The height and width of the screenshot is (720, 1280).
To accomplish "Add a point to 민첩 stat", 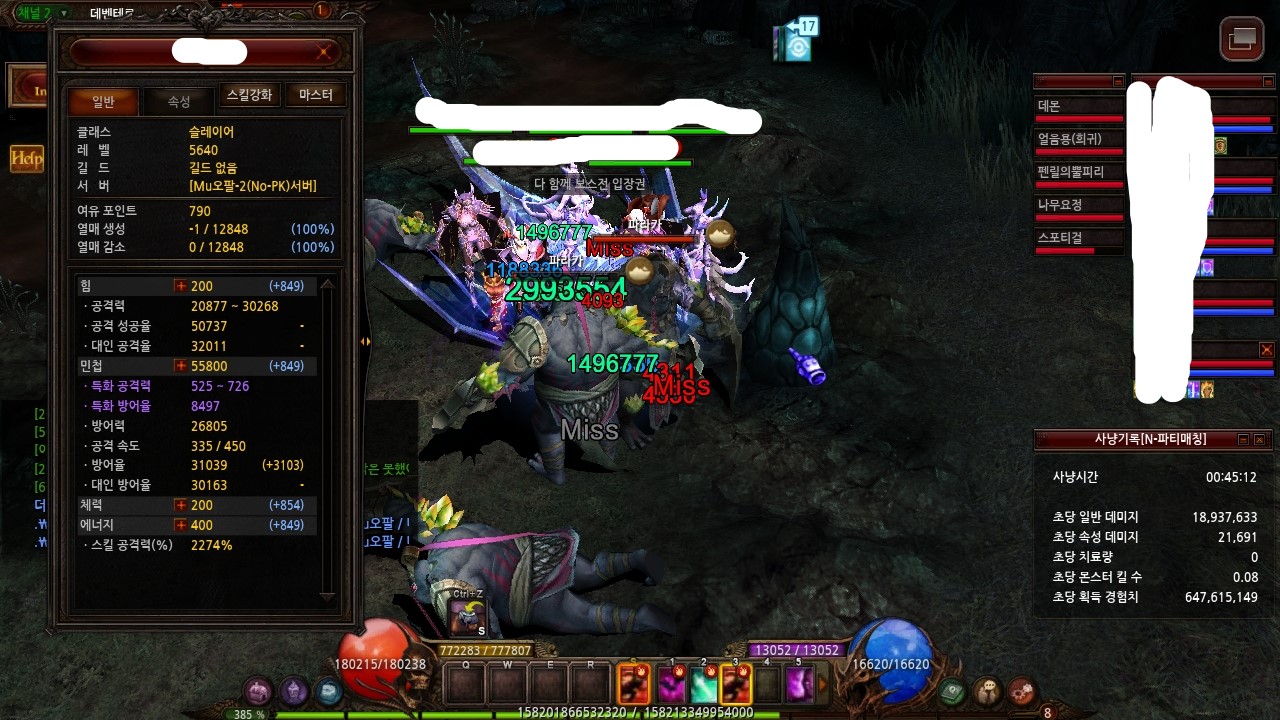I will tap(181, 366).
